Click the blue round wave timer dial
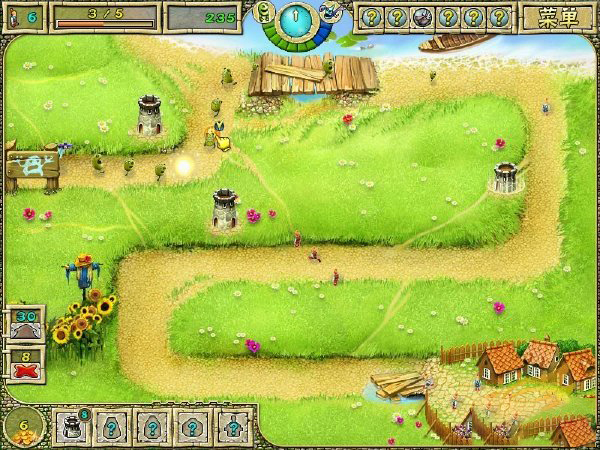 pos(296,19)
